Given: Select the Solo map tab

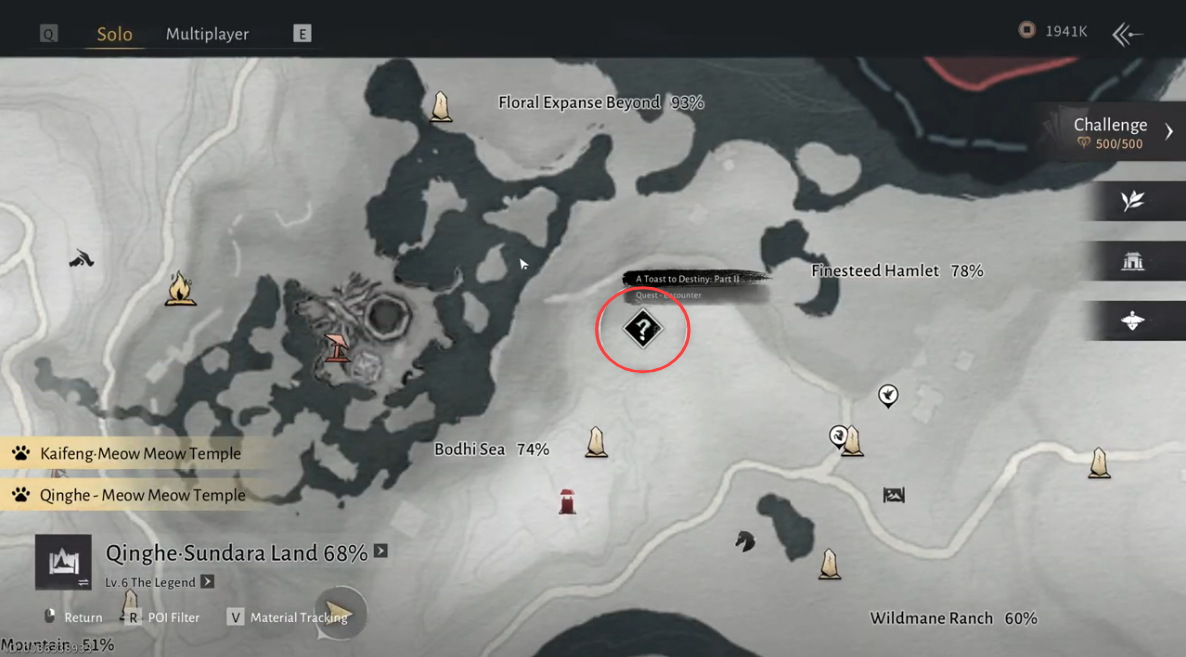Looking at the screenshot, I should tap(114, 34).
